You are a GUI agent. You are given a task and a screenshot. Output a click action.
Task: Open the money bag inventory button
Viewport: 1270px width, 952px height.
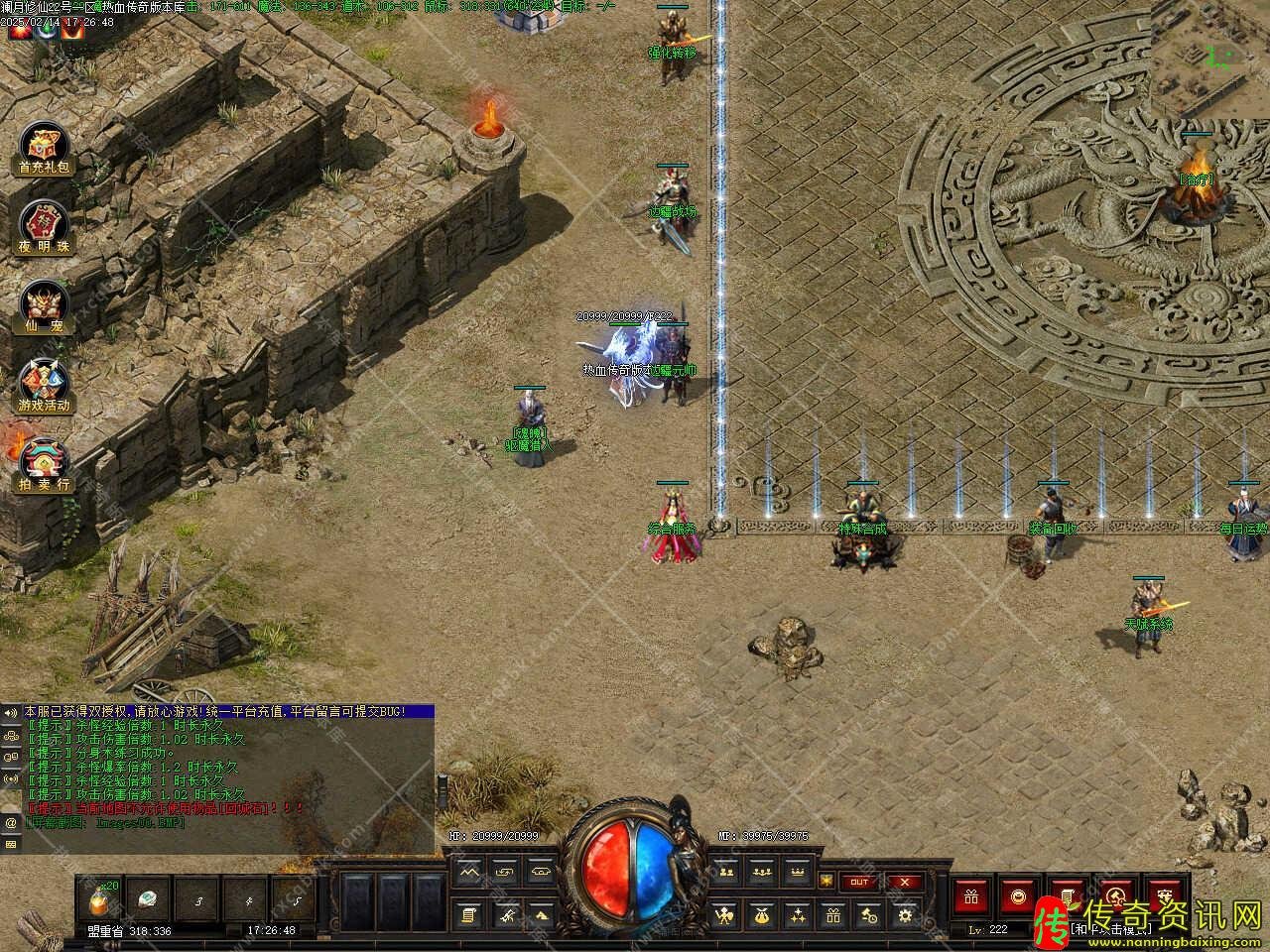point(760,915)
